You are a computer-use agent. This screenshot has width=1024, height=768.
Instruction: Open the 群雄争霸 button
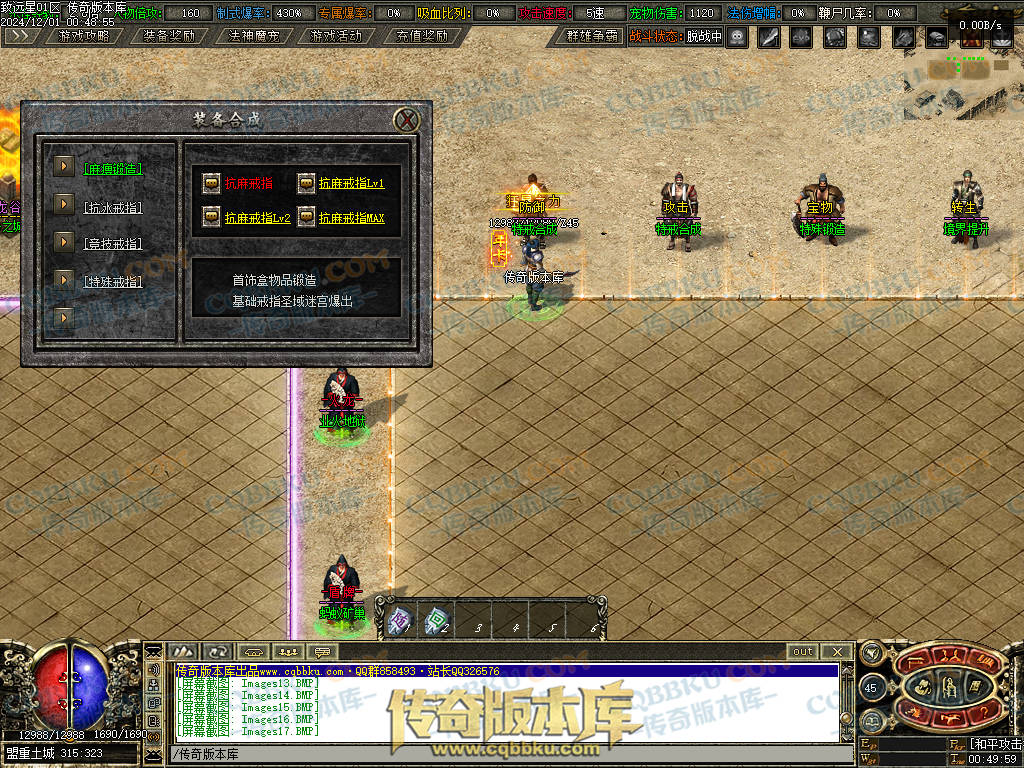pos(592,36)
